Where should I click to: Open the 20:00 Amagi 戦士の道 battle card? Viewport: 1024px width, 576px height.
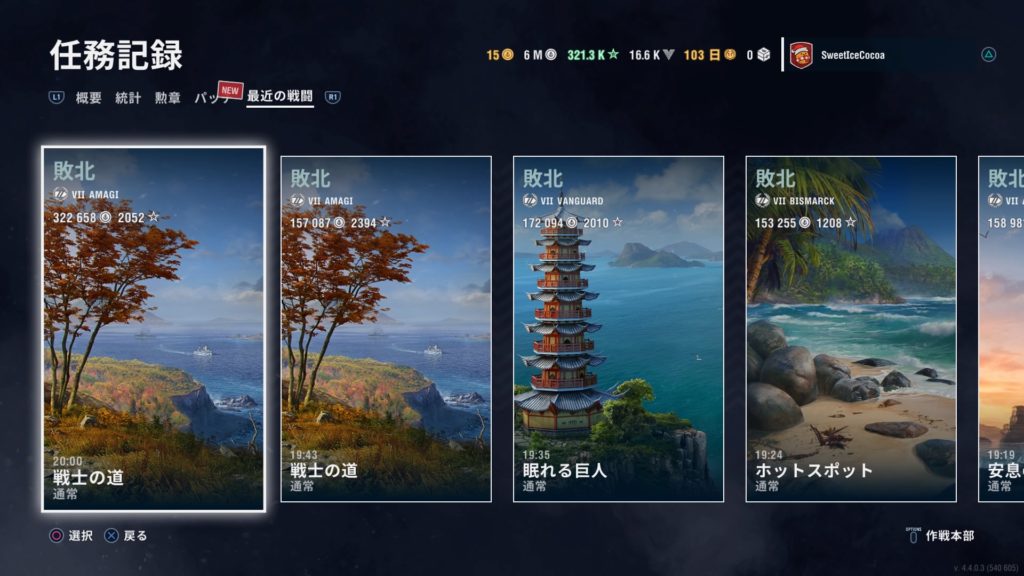[x=154, y=328]
